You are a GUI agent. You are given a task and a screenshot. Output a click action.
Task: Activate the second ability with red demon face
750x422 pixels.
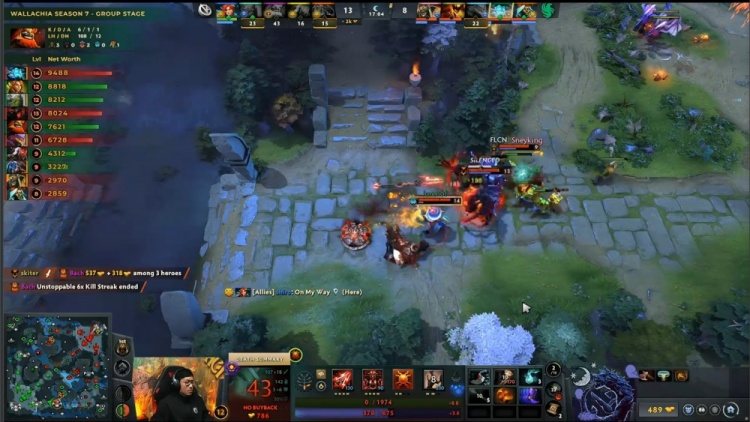tap(373, 379)
